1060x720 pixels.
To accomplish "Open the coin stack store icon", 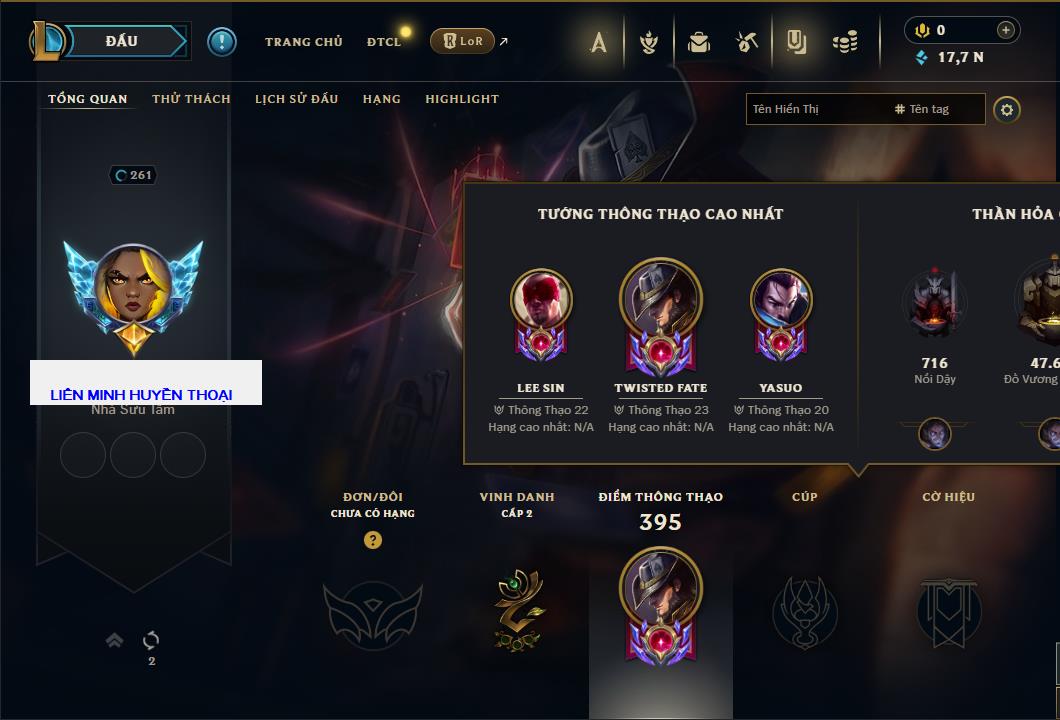I will click(845, 42).
